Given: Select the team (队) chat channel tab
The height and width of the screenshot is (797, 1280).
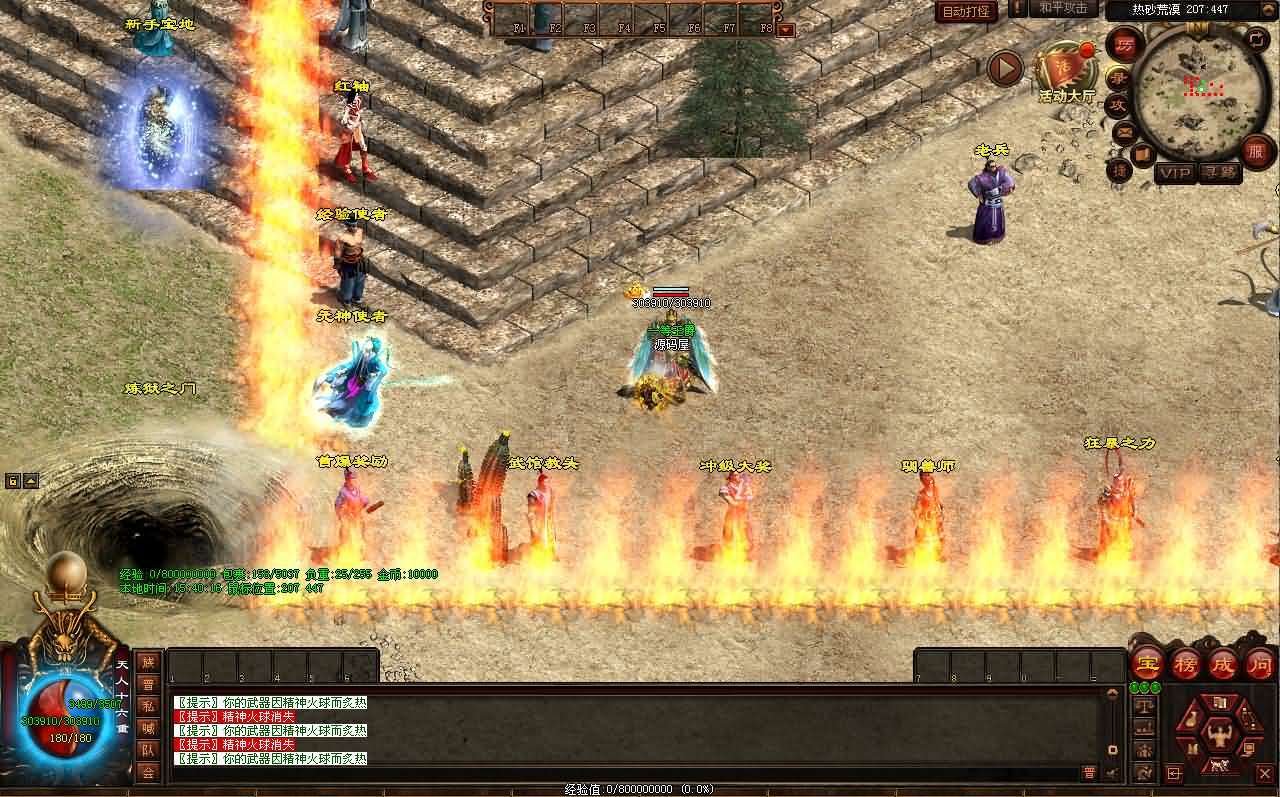Looking at the screenshot, I should click(148, 748).
